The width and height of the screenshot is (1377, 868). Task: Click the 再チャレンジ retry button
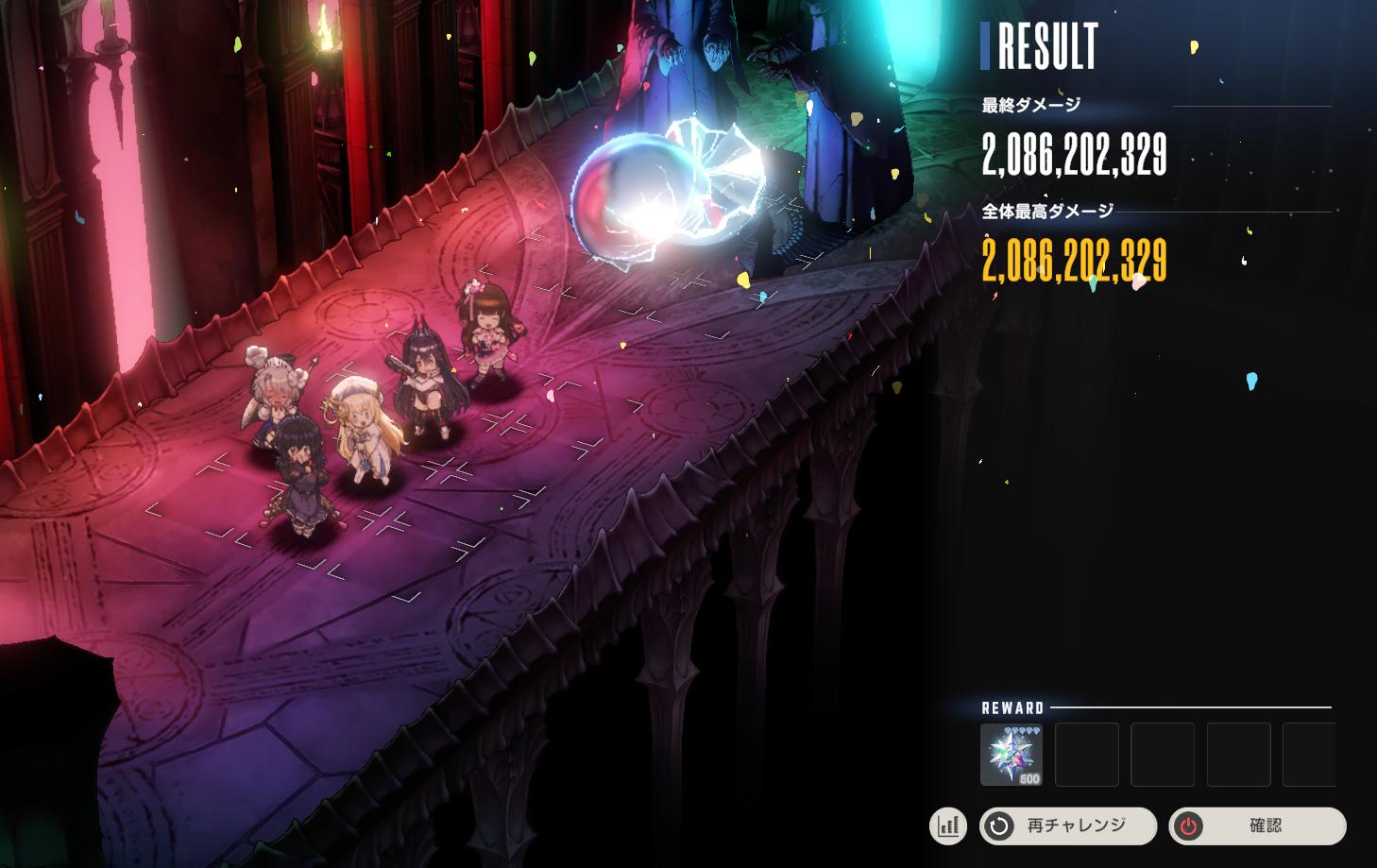[1068, 825]
